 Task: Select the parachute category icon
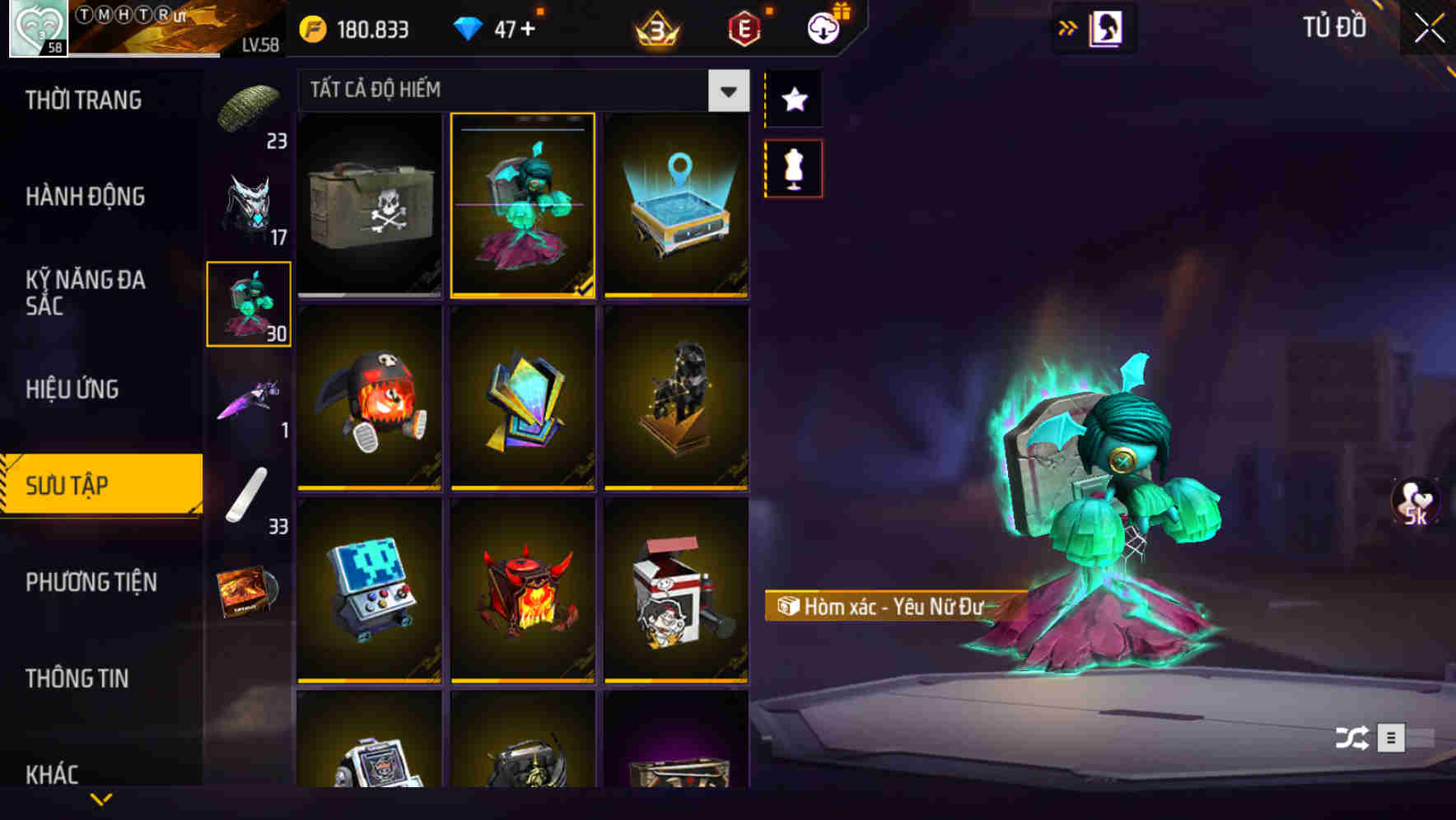(x=249, y=107)
